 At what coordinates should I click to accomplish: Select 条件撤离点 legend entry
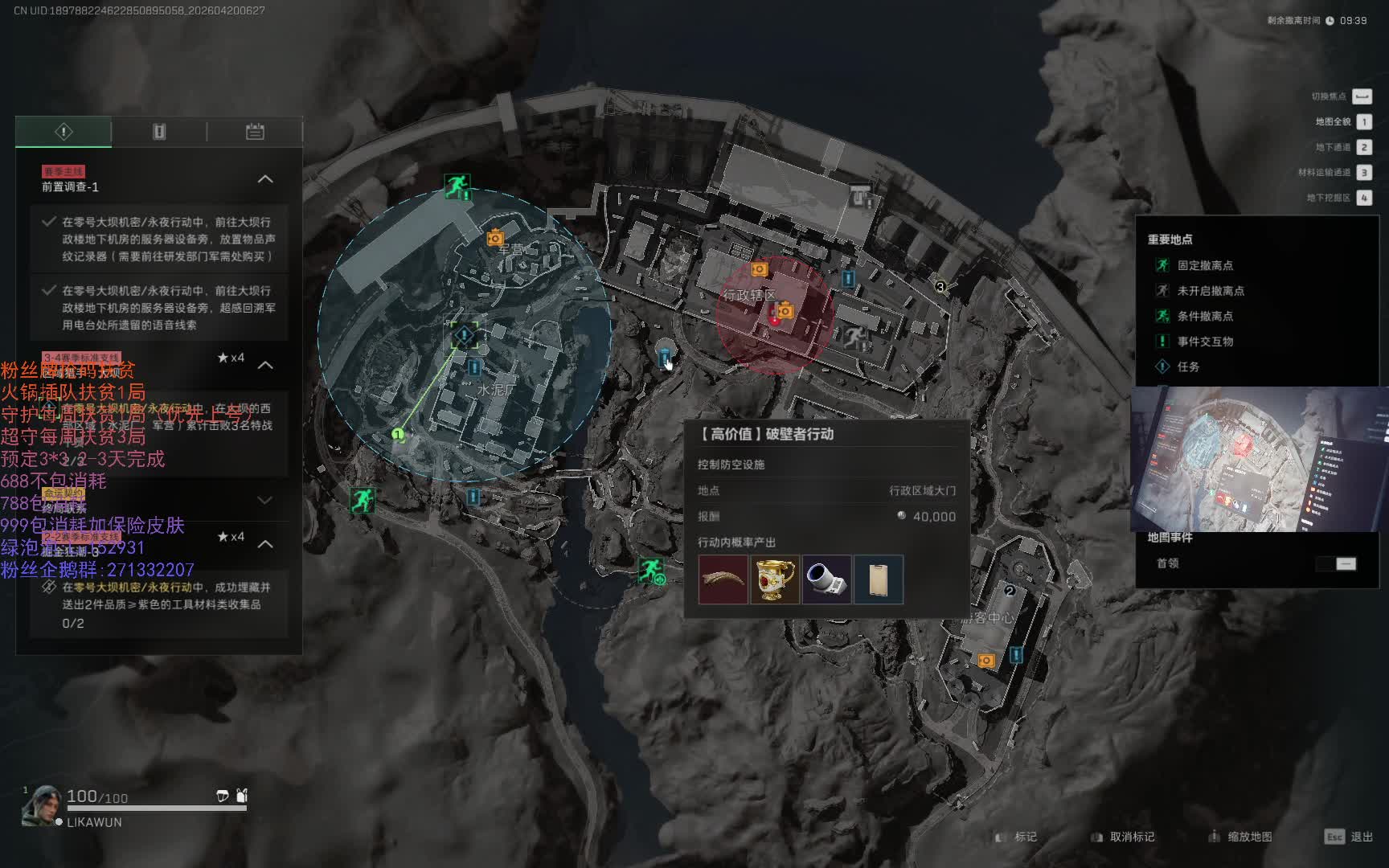tap(1204, 316)
